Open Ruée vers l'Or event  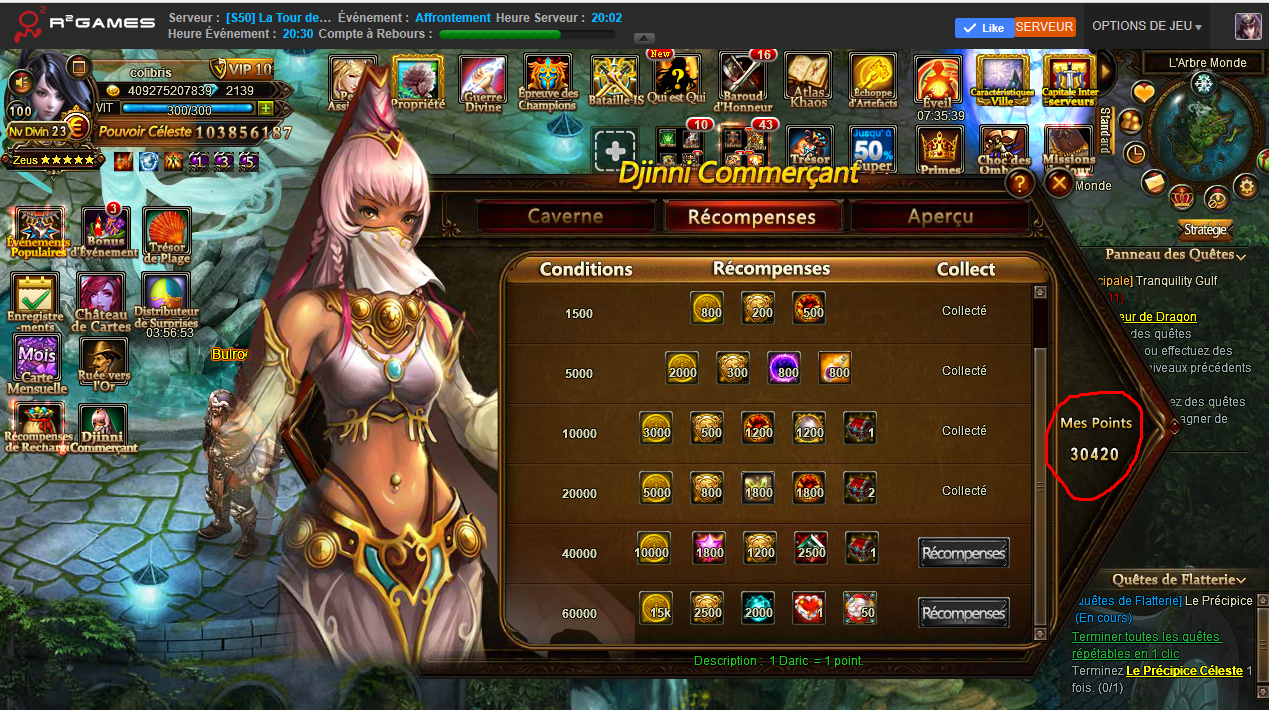click(101, 363)
